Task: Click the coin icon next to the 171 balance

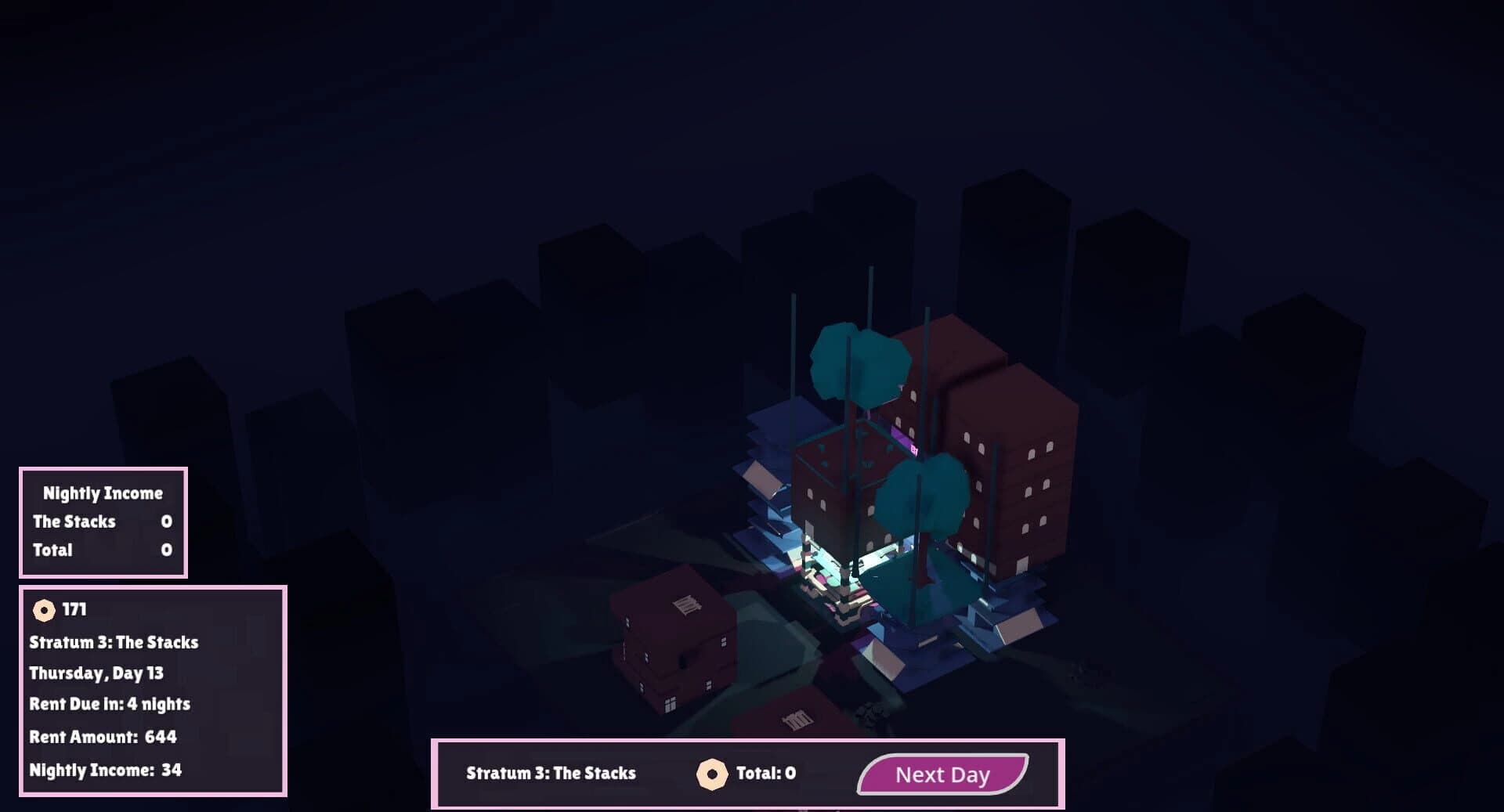Action: 43,609
